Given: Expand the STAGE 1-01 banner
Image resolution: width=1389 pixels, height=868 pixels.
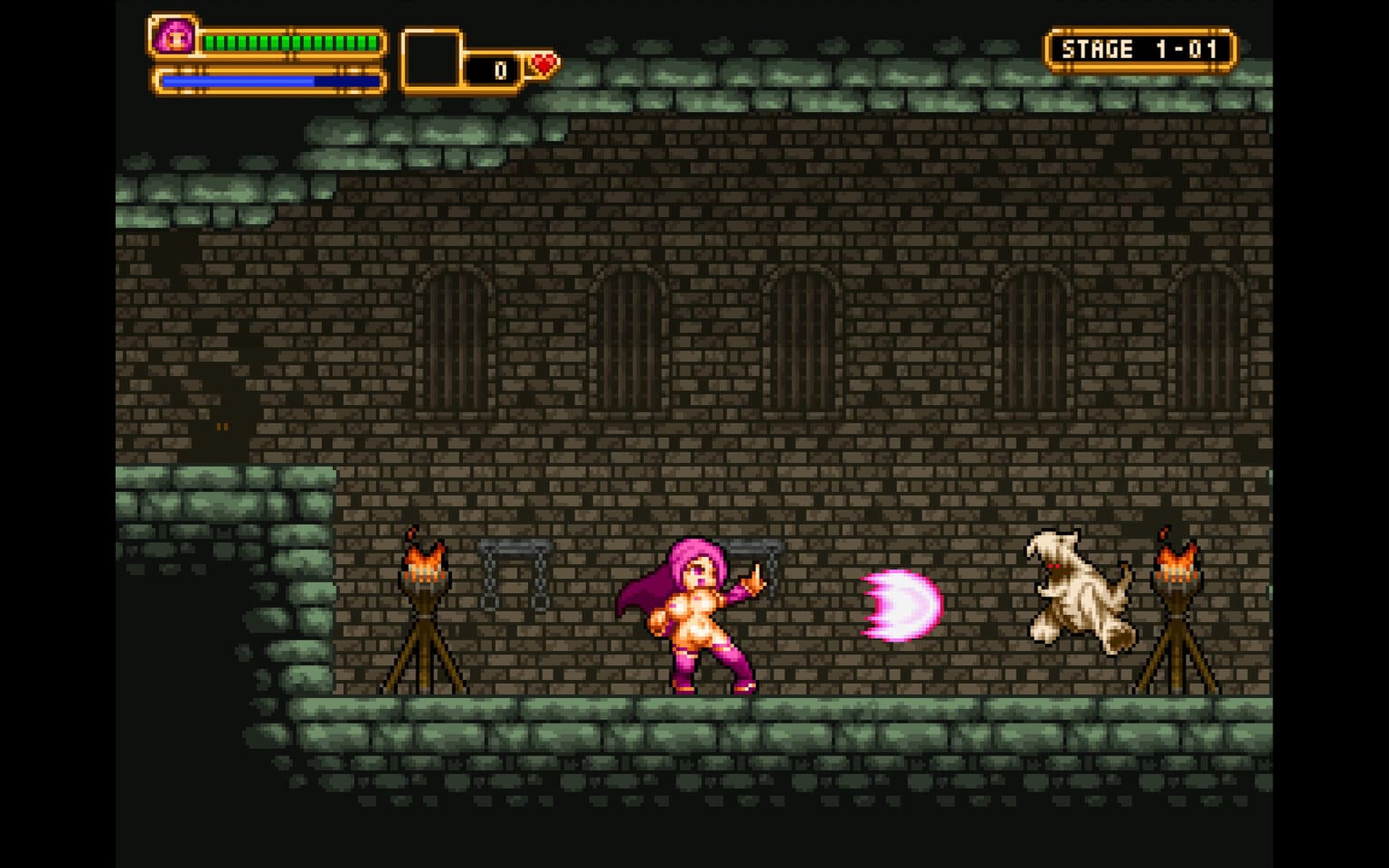Looking at the screenshot, I should [1141, 49].
